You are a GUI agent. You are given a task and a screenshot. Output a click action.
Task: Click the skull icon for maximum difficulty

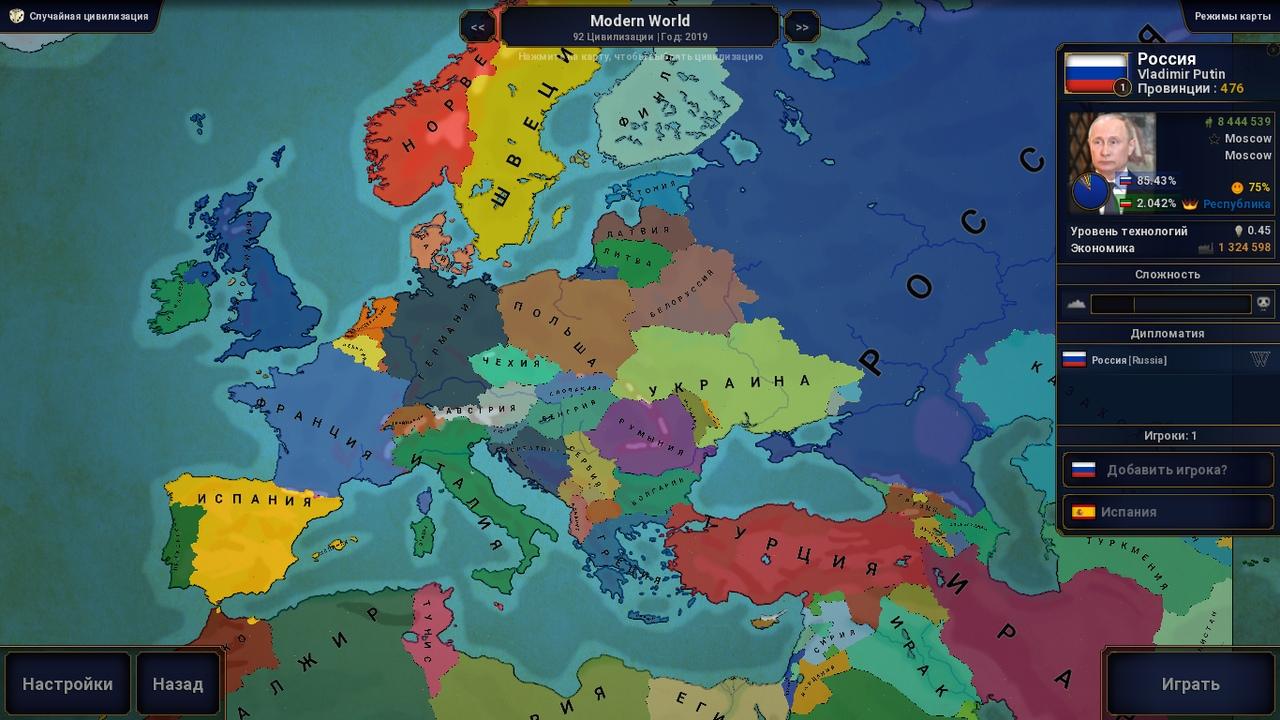pos(1262,304)
